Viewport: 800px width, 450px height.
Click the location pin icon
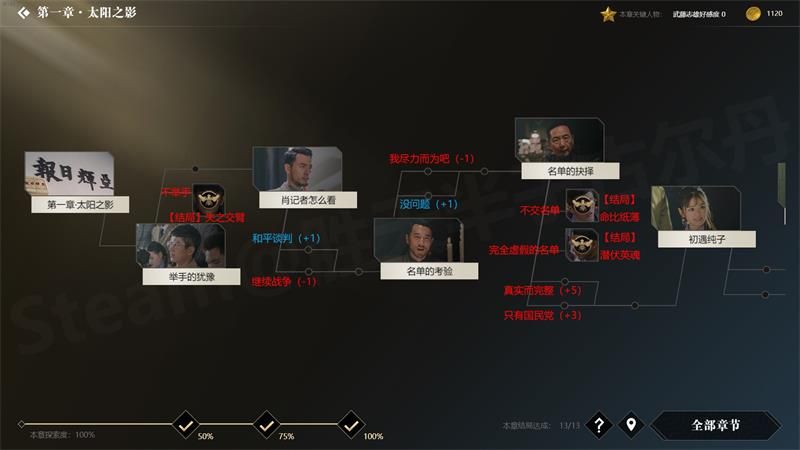[630, 425]
